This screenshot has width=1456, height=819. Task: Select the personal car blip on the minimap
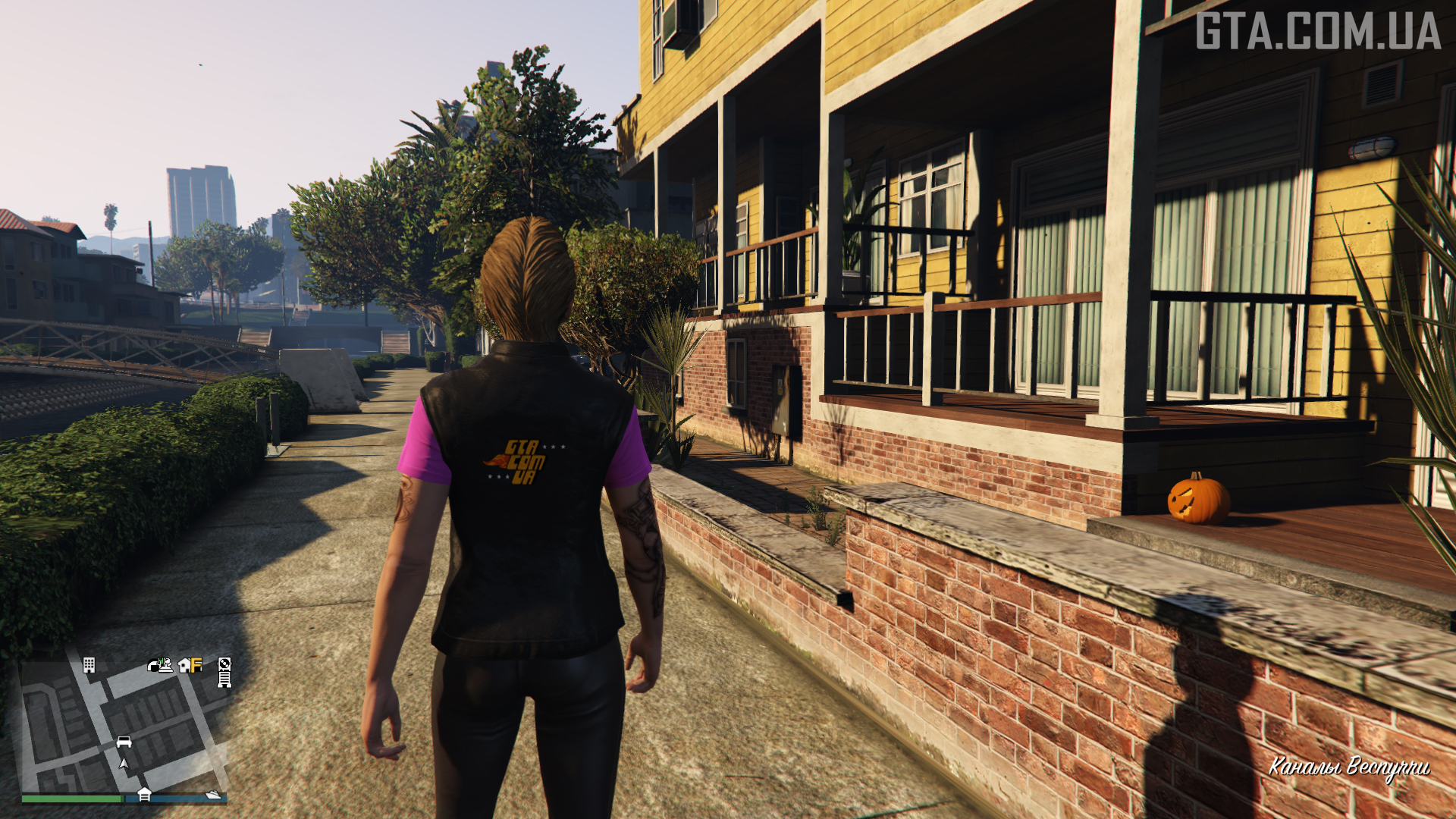(124, 742)
